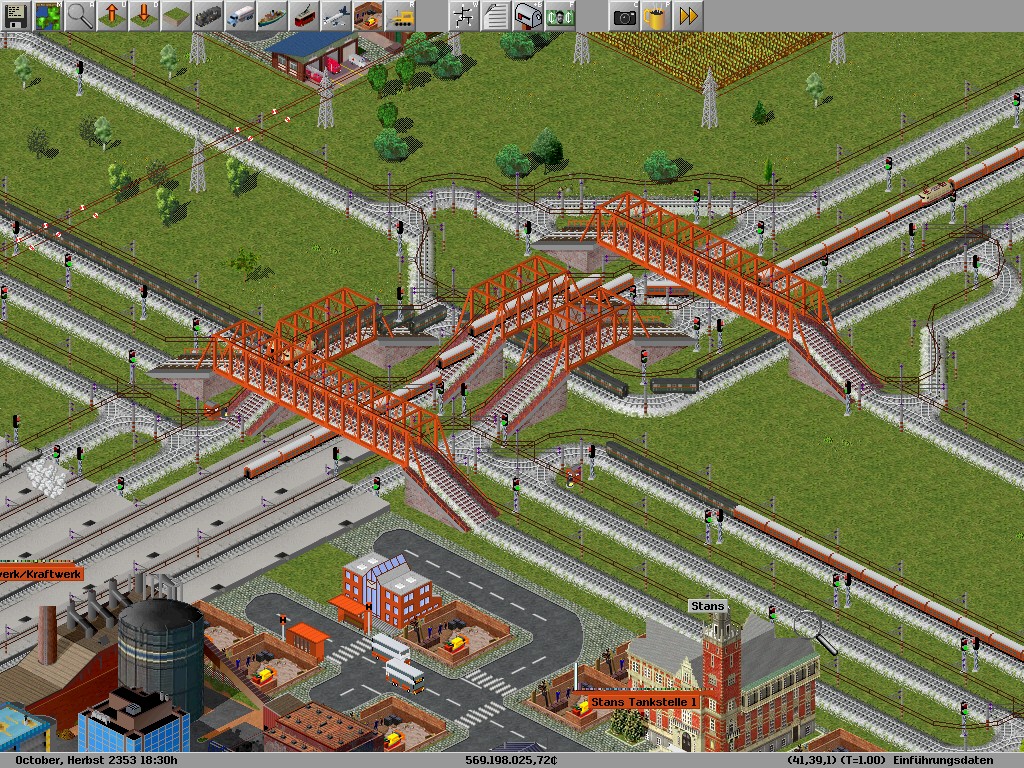The image size is (1024, 768).
Task: Open the lists document icon
Action: point(495,16)
